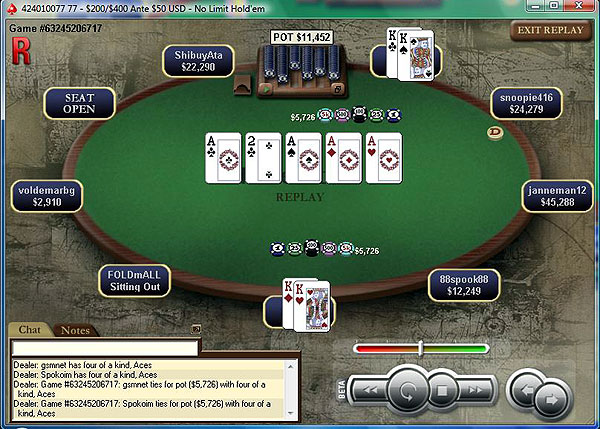Select the FOLDmALL sitting out nameplate
Image resolution: width=600 pixels, height=429 pixels.
(x=135, y=280)
